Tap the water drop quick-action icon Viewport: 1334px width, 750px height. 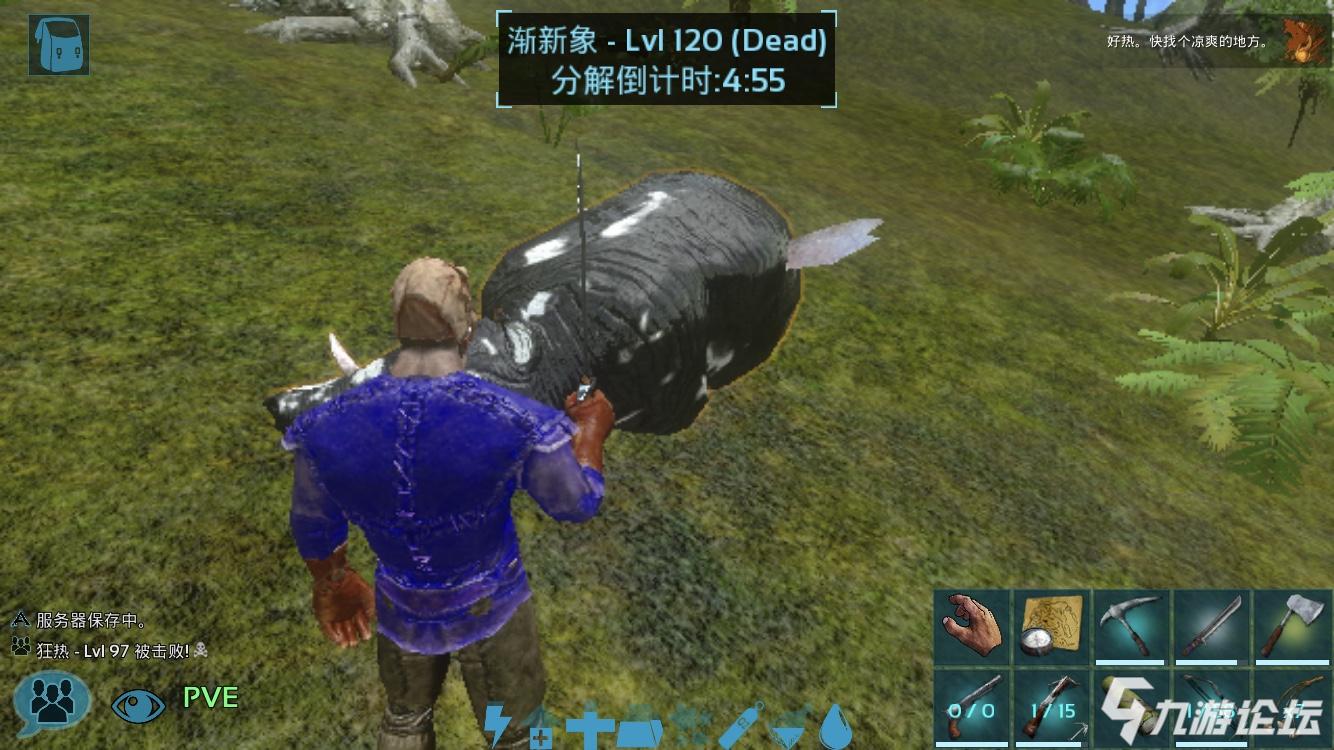pos(837,727)
